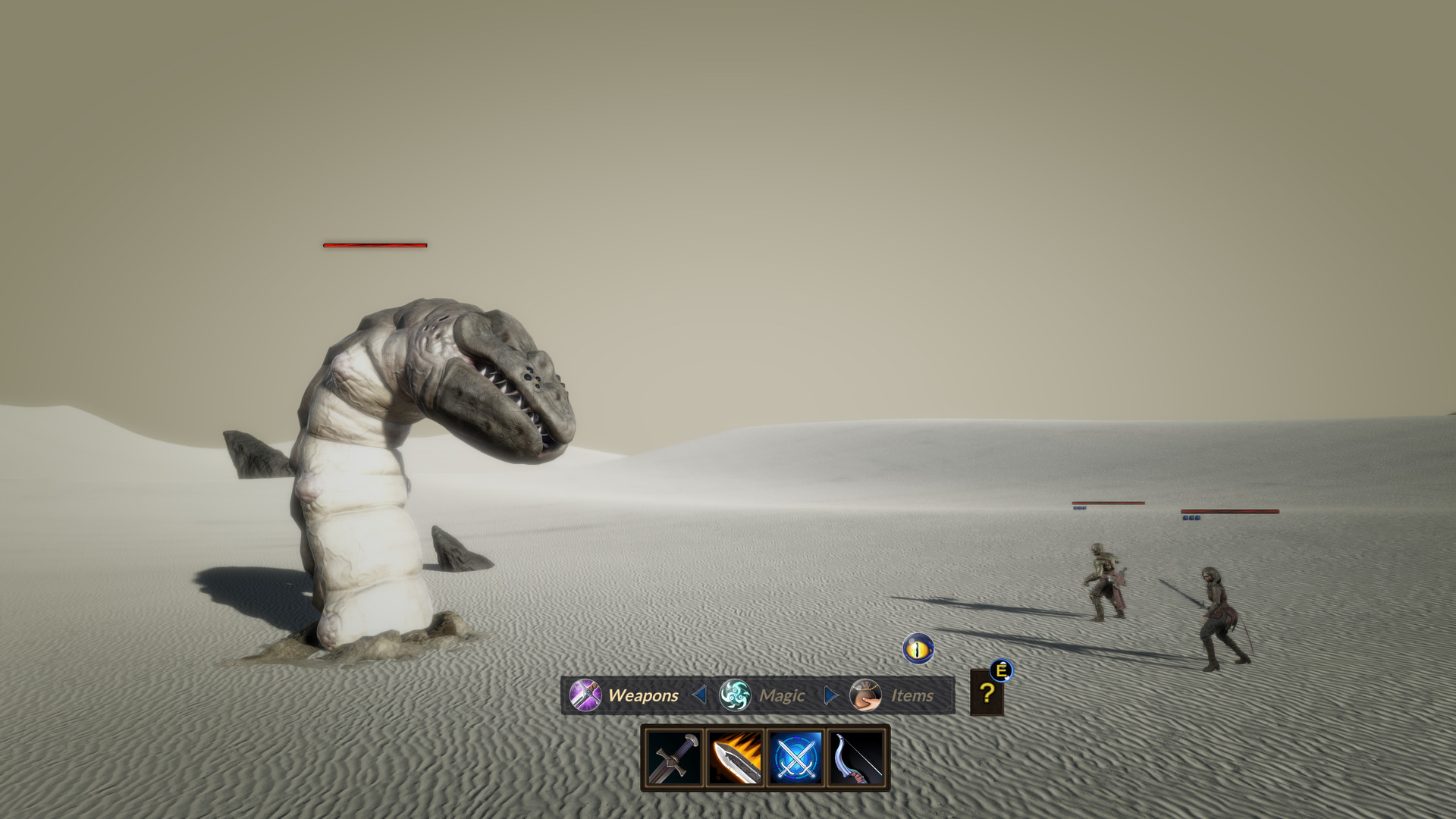Use the crossed swords ability
1456x819 pixels.
795,757
